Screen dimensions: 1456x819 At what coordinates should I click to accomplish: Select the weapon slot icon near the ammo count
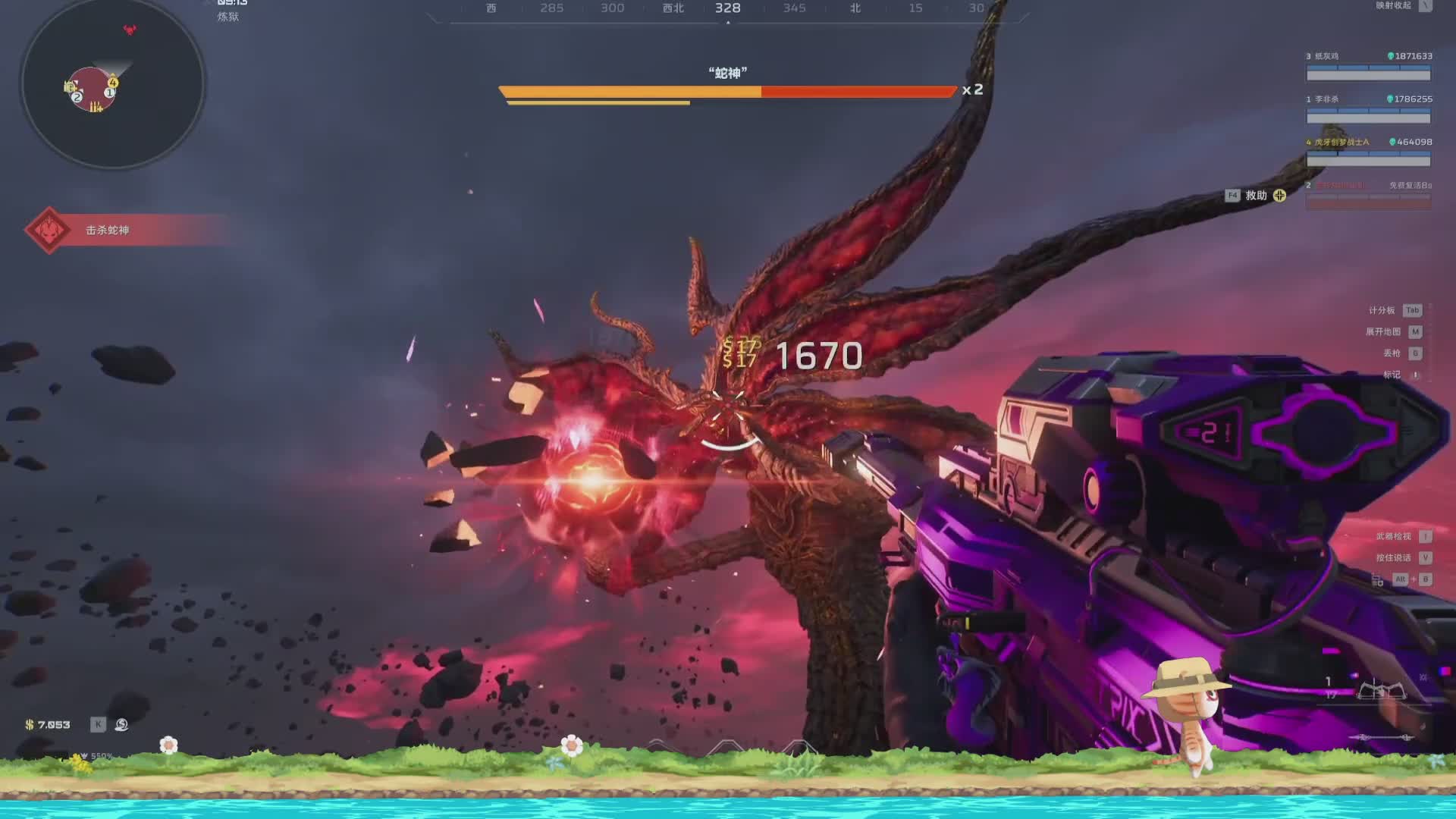click(x=1381, y=691)
